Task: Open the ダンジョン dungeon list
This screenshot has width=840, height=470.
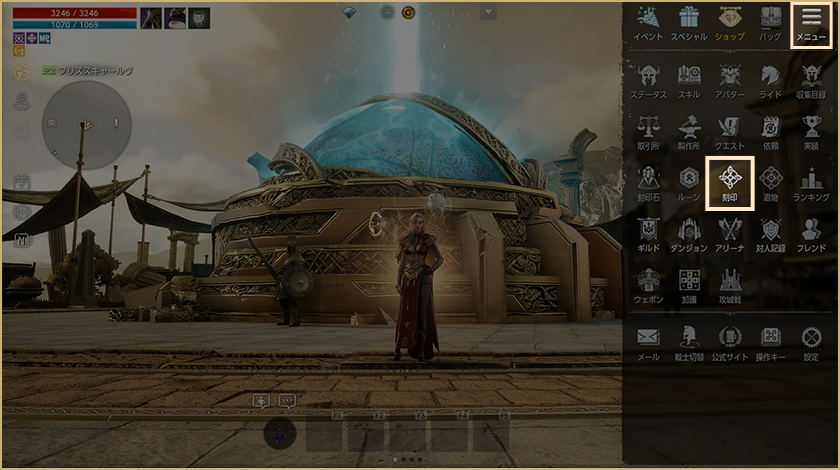Action: [x=689, y=234]
